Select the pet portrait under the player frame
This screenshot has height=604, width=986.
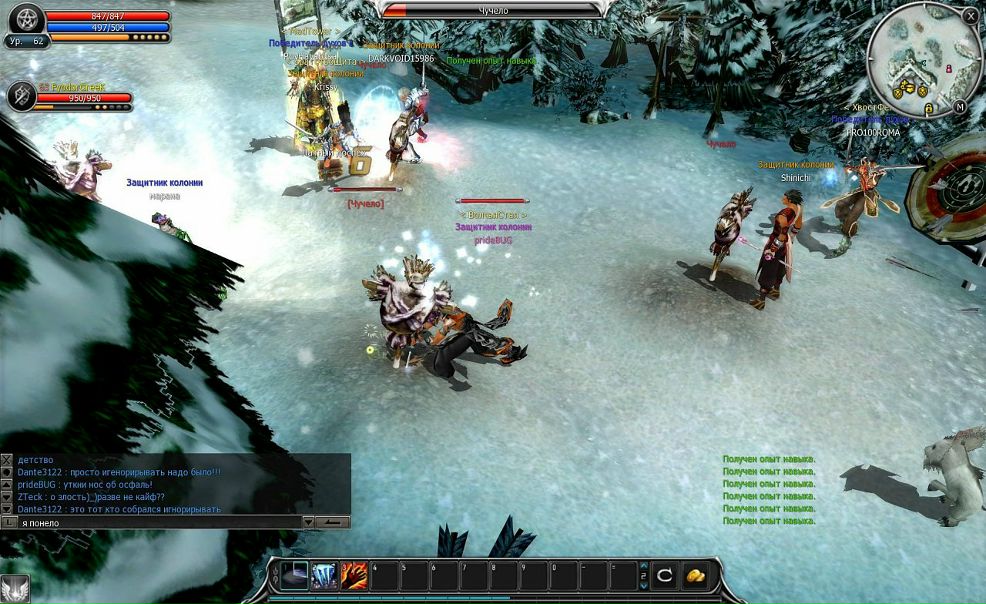click(x=21, y=96)
